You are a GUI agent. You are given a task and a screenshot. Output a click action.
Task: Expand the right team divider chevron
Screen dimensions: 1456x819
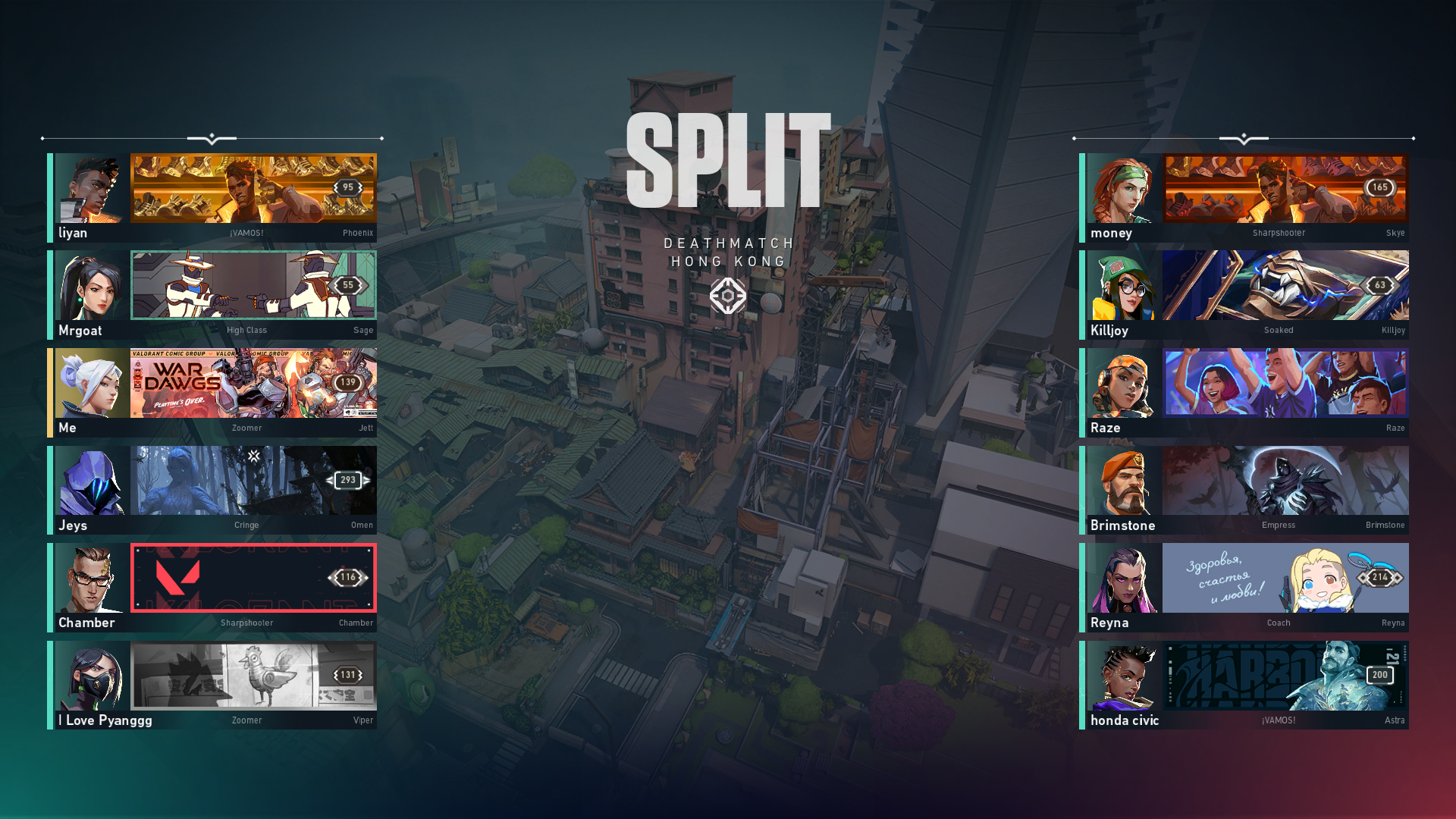coord(1242,138)
